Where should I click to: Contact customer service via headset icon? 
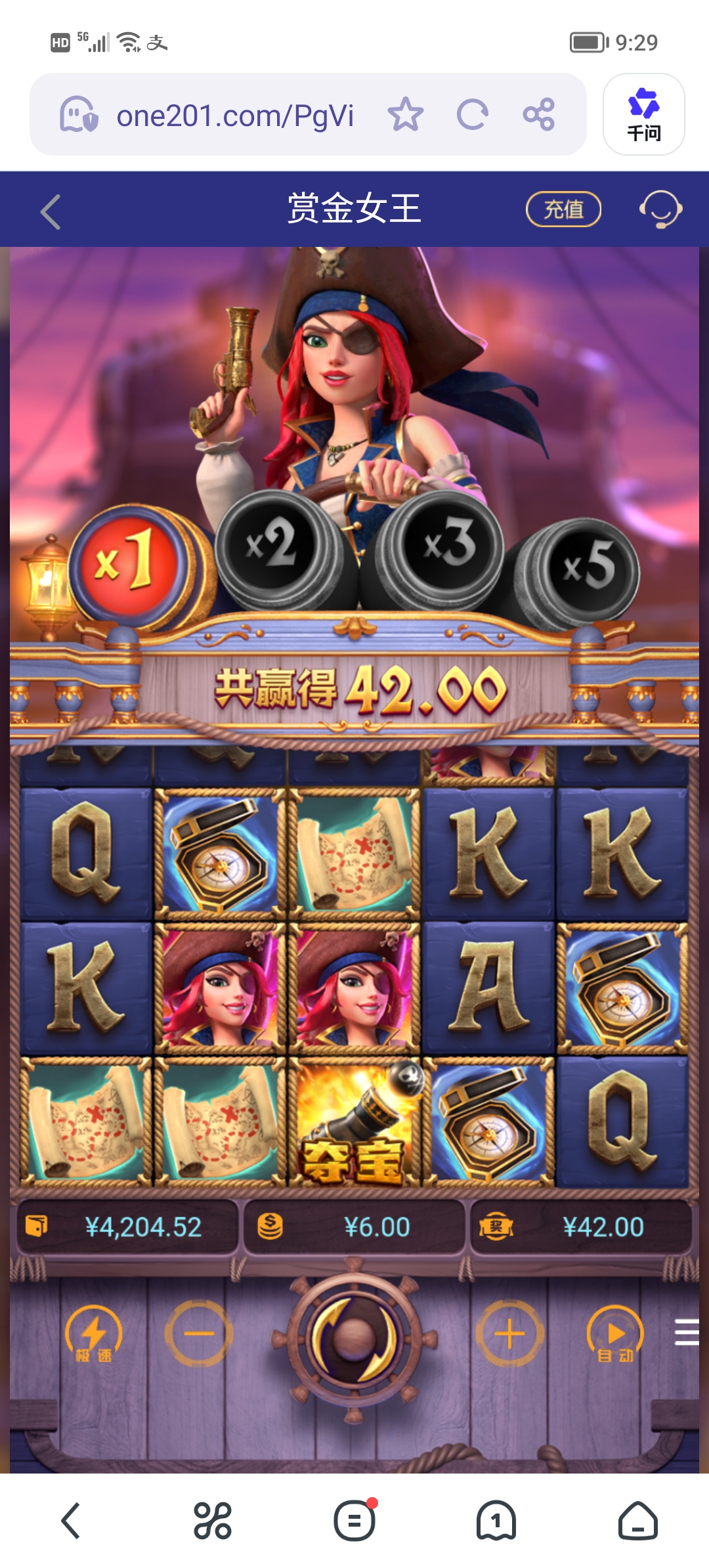(660, 209)
